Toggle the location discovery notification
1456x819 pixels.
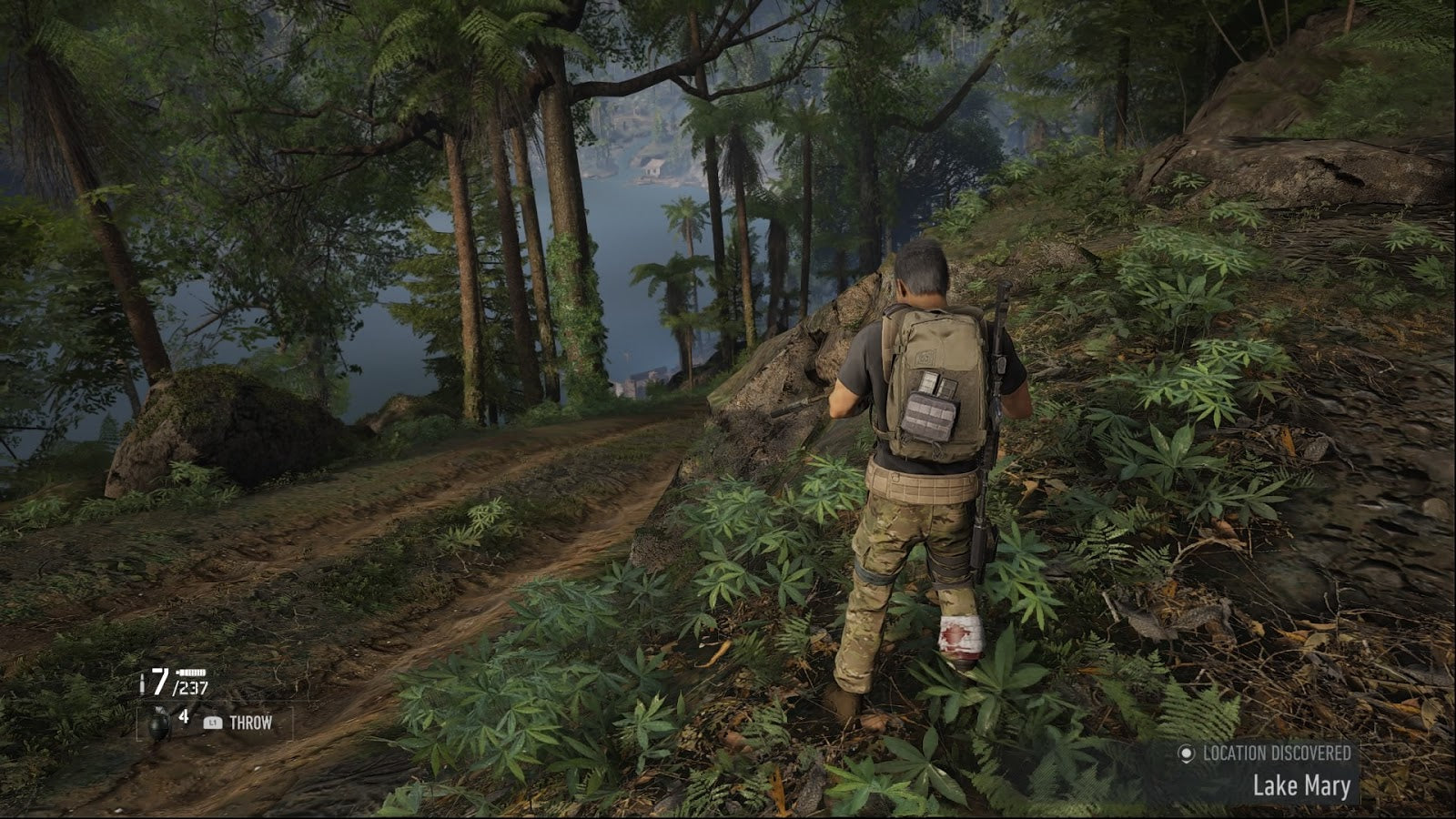(x=1274, y=769)
